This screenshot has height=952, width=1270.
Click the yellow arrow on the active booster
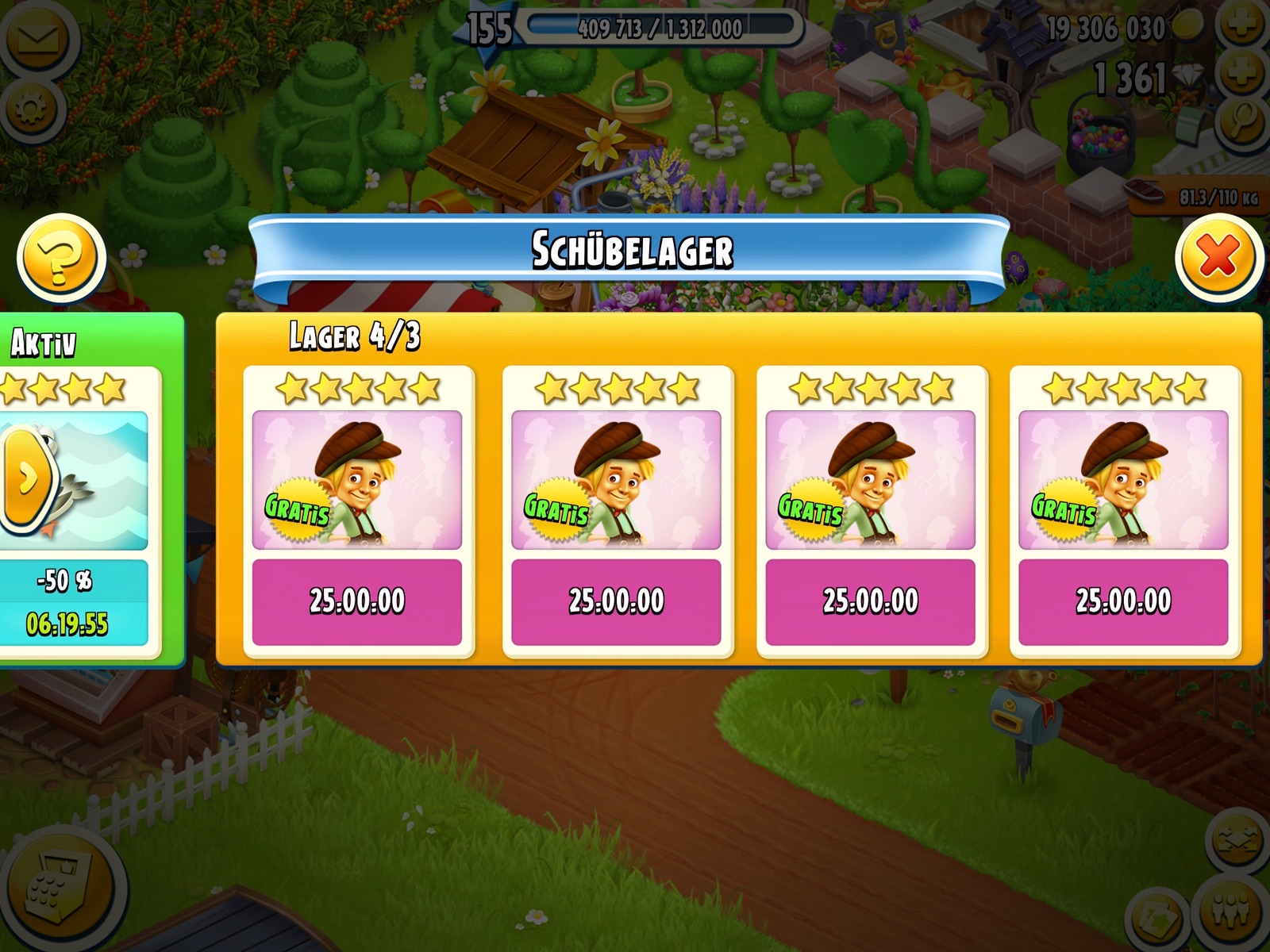(25, 478)
